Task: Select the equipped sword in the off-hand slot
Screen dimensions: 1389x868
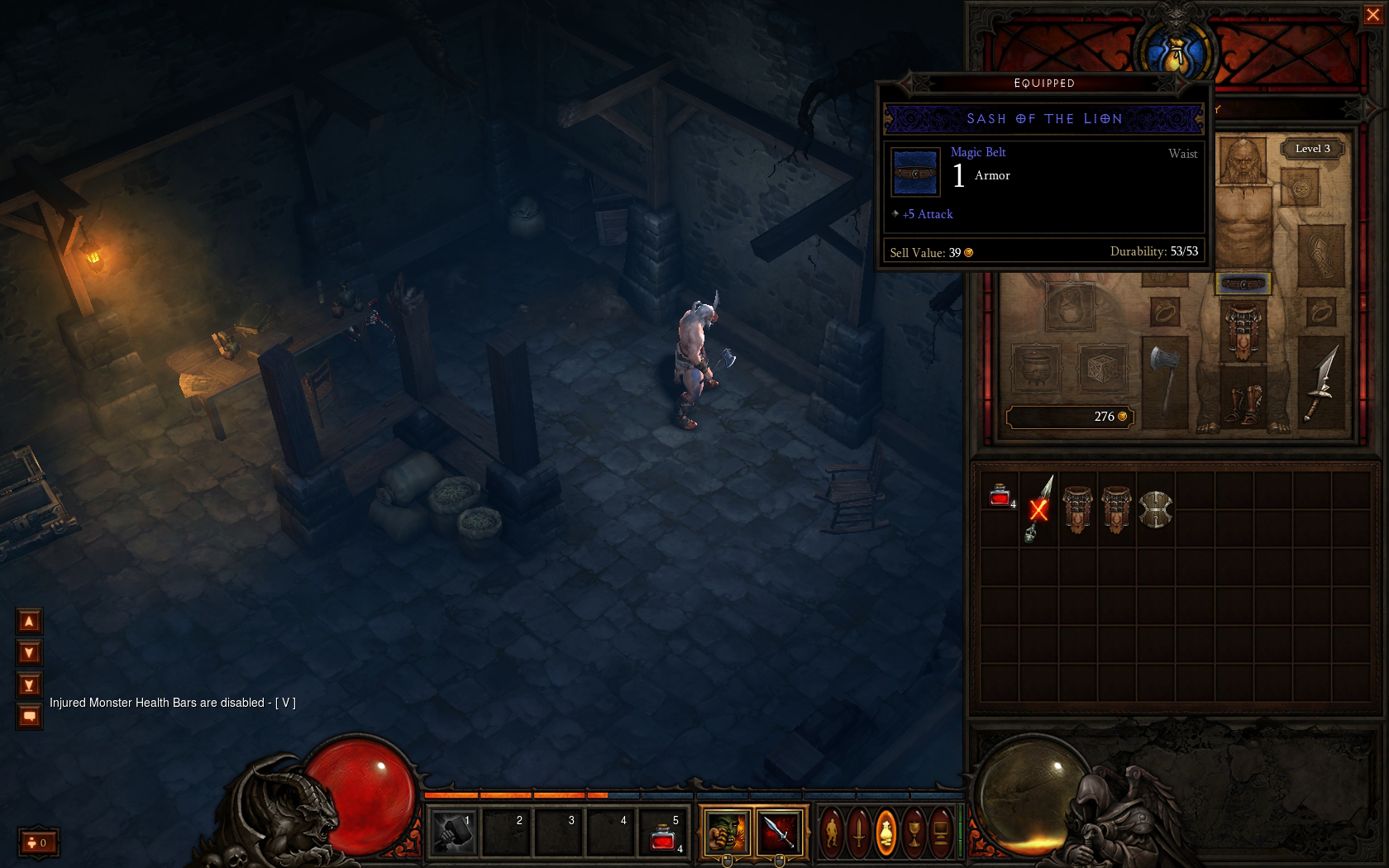Action: 1321,382
